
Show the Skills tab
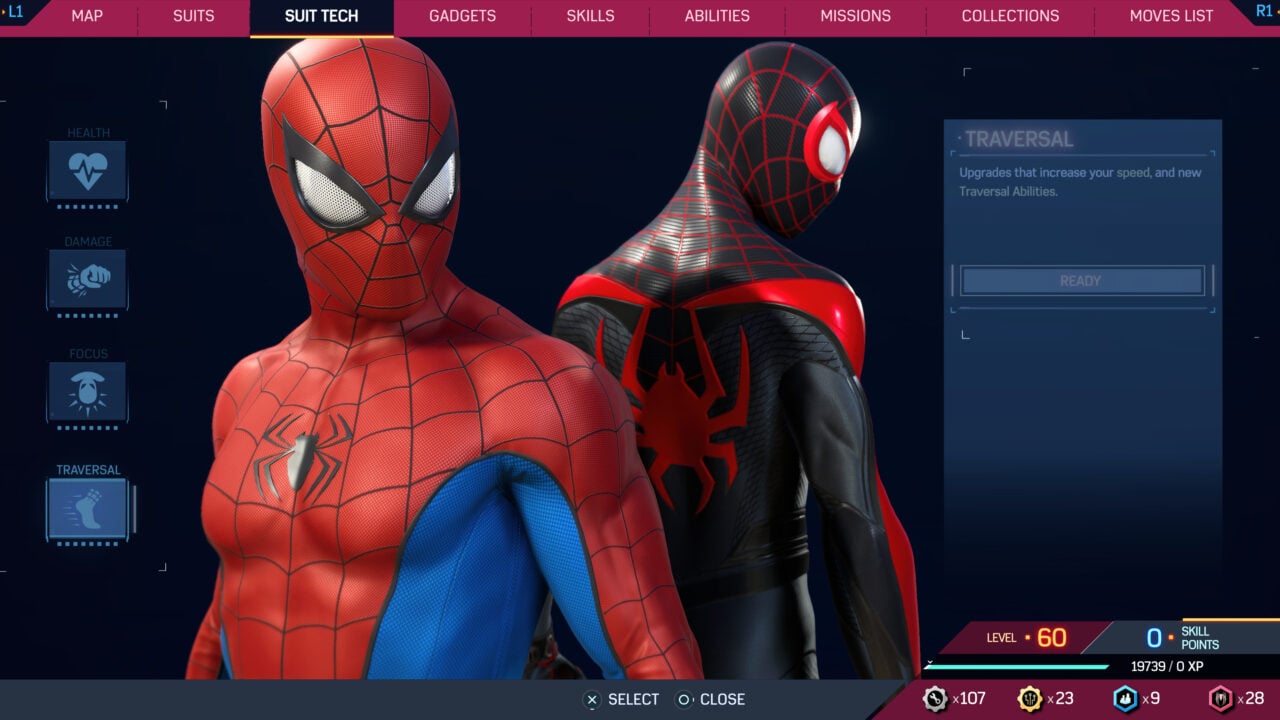coord(590,16)
